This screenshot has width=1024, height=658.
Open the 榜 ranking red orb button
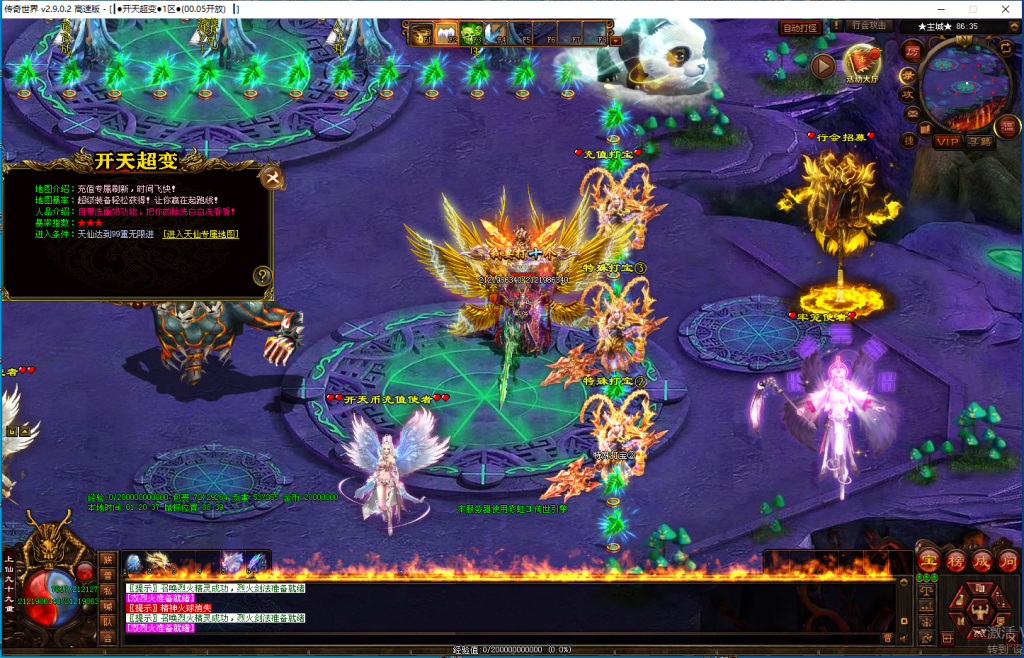pos(955,561)
